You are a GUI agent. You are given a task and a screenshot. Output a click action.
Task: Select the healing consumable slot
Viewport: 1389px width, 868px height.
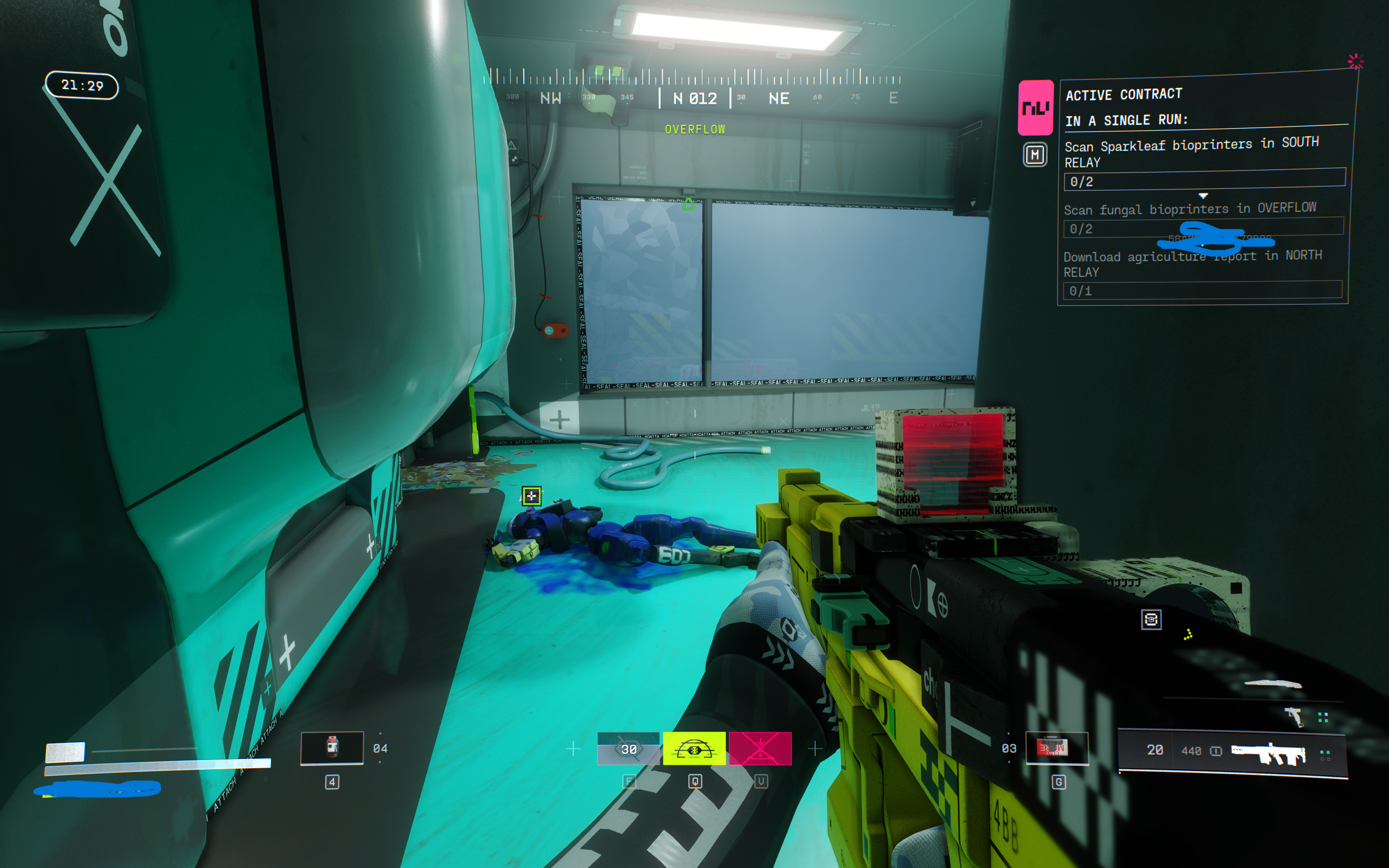tap(332, 747)
